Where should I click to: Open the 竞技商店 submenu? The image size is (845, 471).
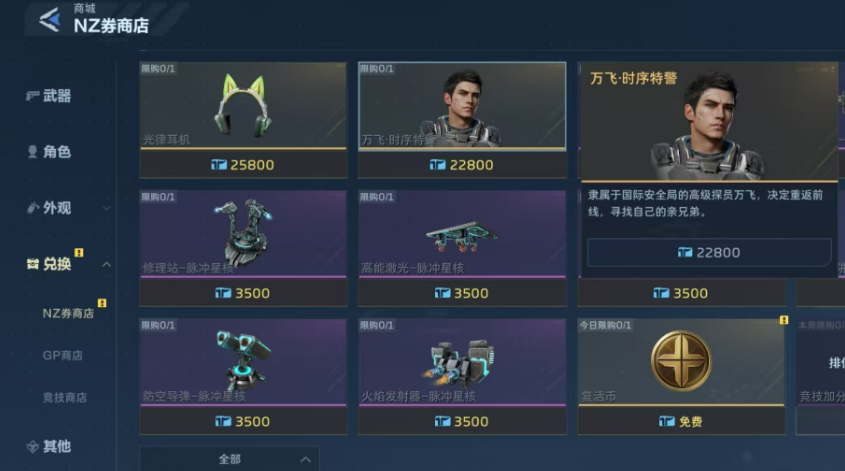click(x=64, y=397)
